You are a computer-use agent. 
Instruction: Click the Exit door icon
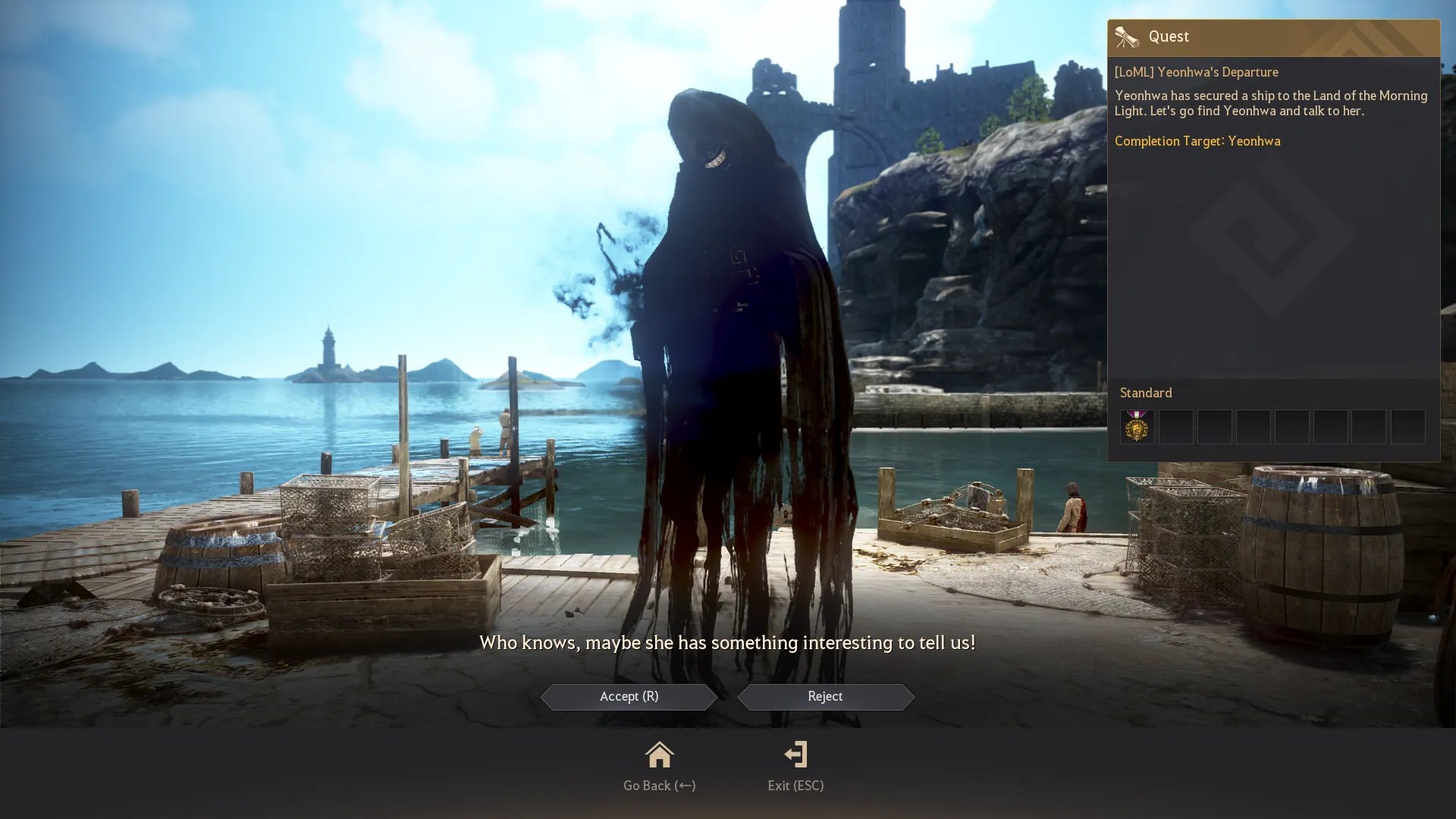pos(795,754)
